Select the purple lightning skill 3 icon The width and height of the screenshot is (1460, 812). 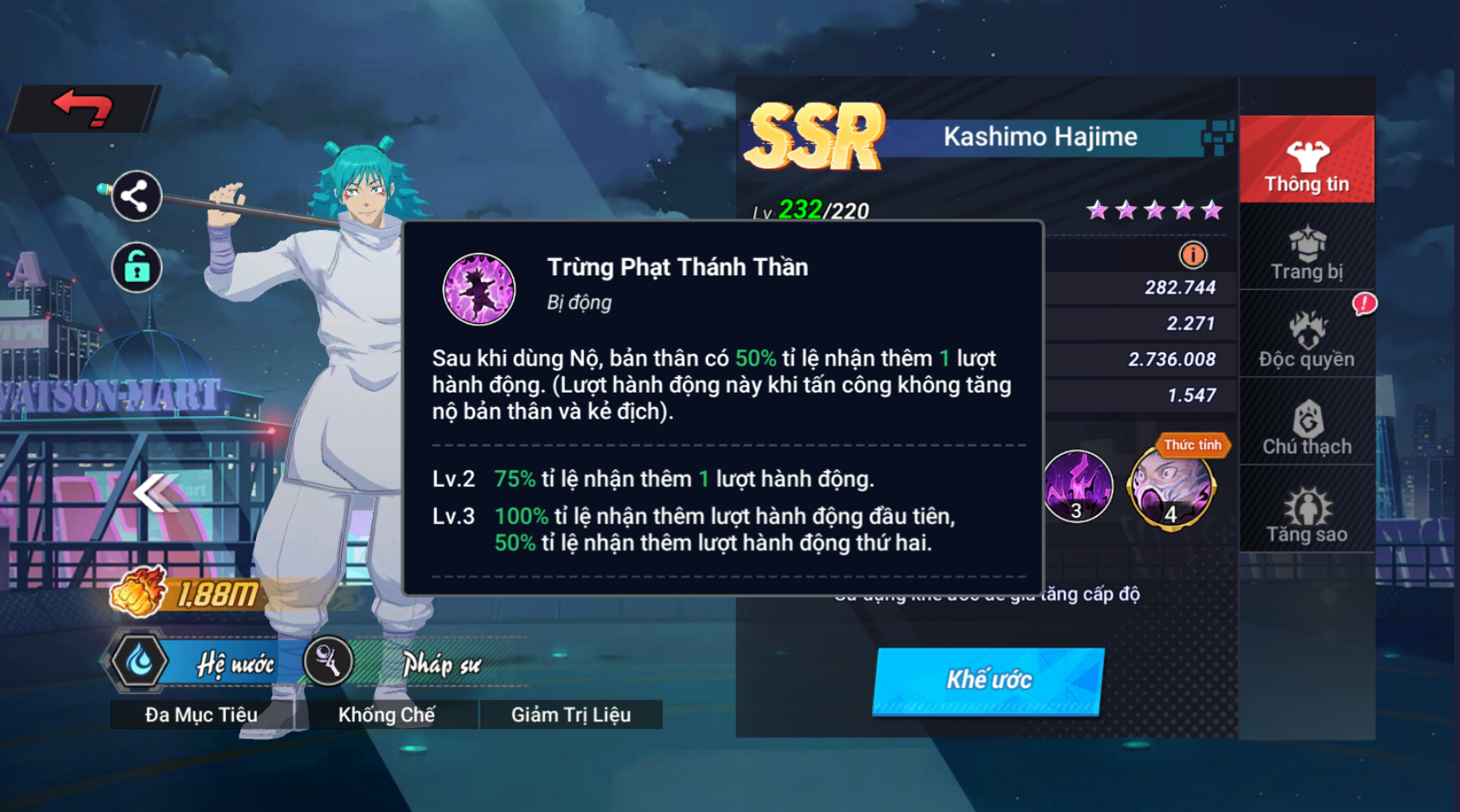1077,487
